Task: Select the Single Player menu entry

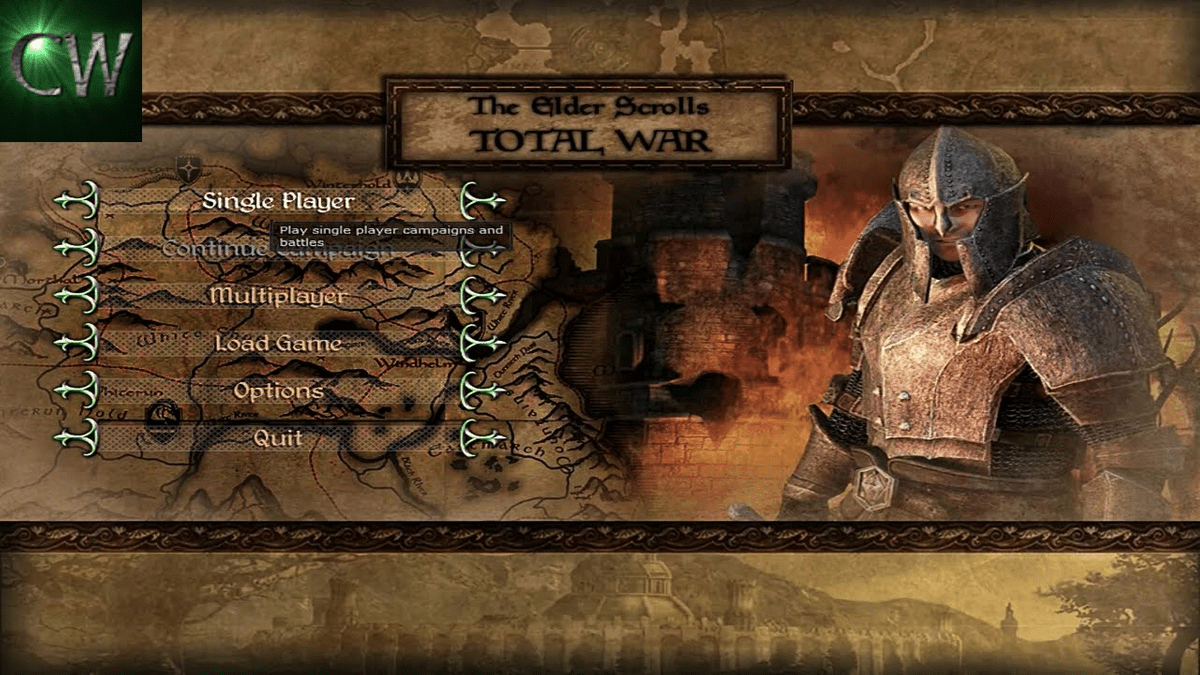Action: pos(278,200)
